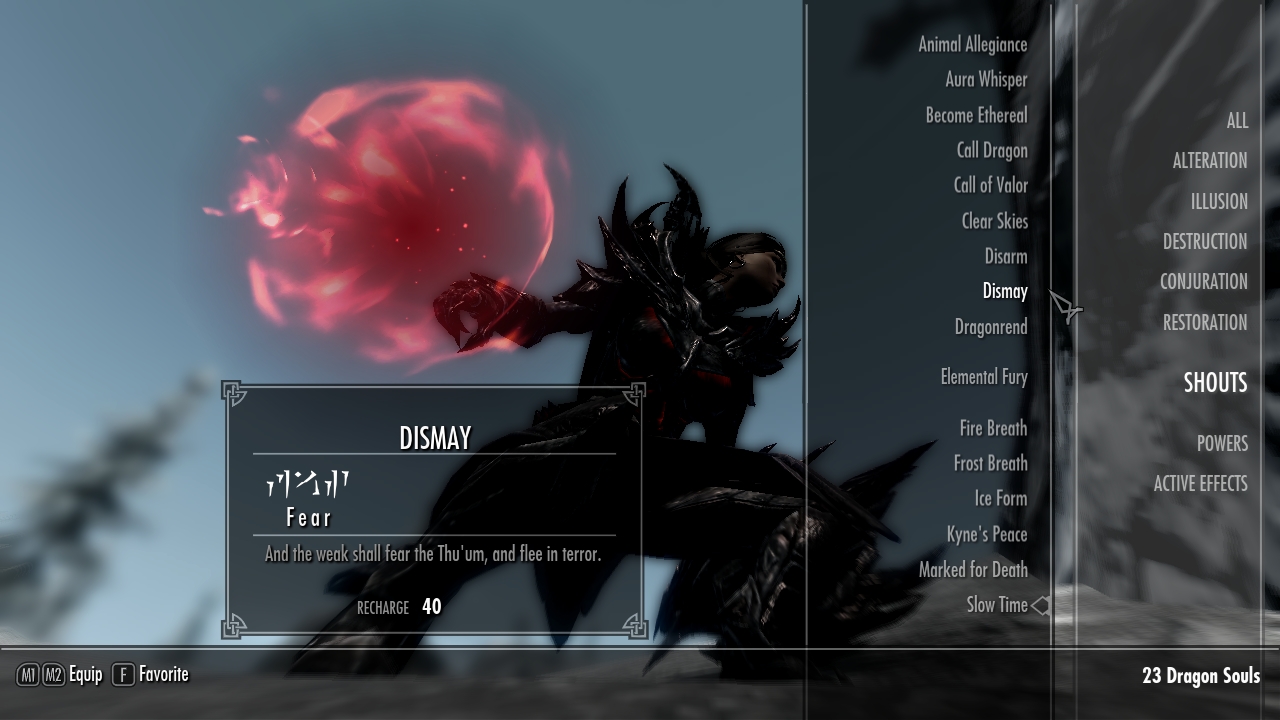Viewport: 1280px width, 720px height.
Task: Open the Illusion spell category
Action: 1218,202
